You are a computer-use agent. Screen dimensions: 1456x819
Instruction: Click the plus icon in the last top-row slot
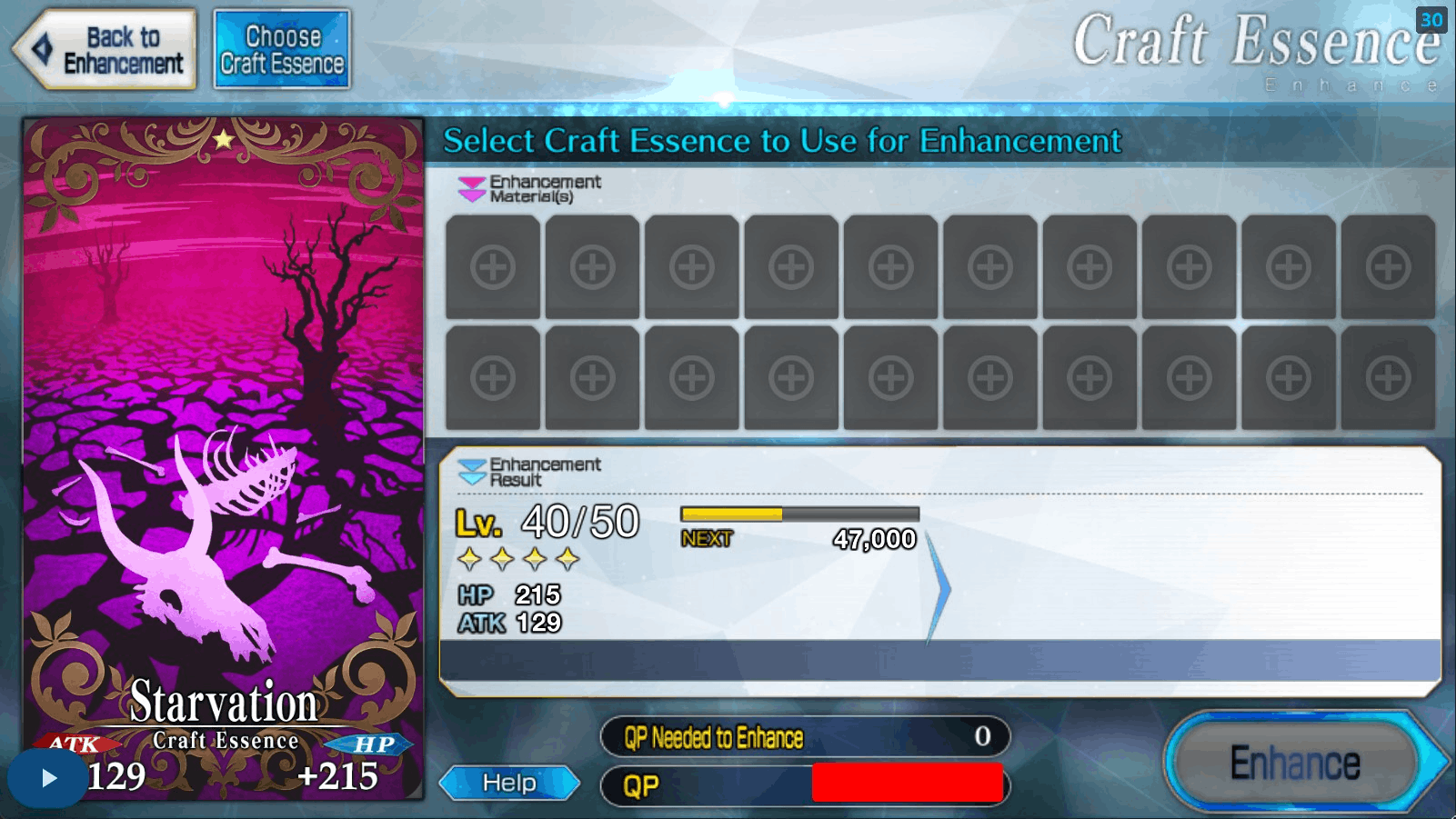1385,268
